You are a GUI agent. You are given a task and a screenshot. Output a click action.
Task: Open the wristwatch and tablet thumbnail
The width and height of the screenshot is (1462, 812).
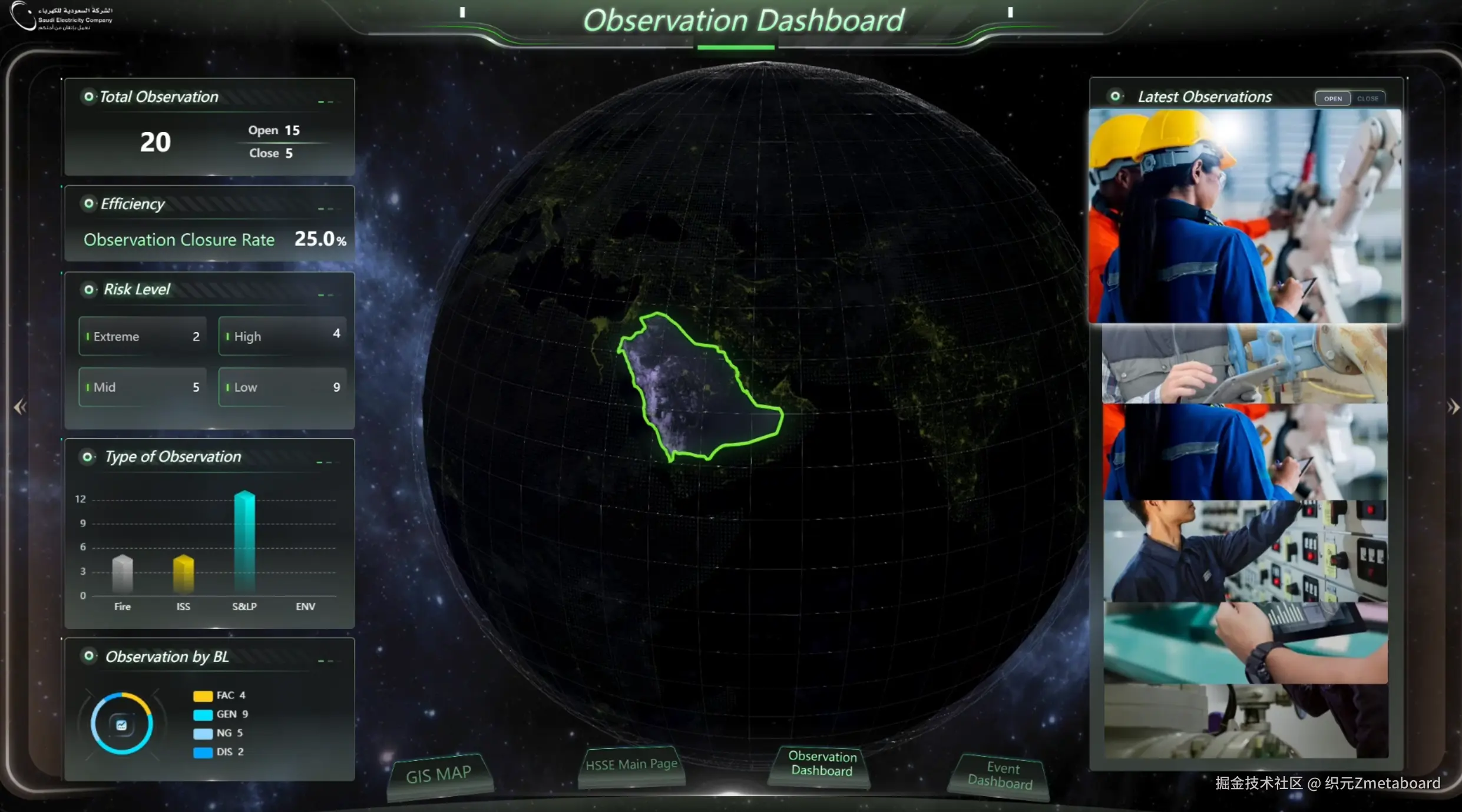[1245, 643]
